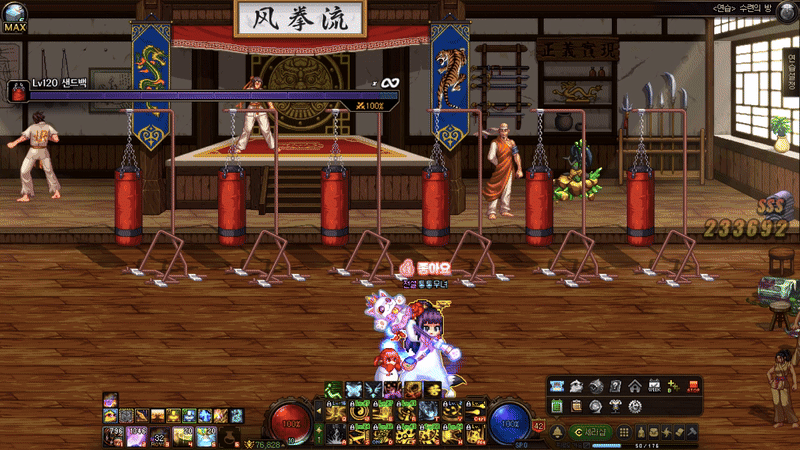Screen dimensions: 800x450
Task: Open the 세리샵 cash shop
Action: coord(591,432)
